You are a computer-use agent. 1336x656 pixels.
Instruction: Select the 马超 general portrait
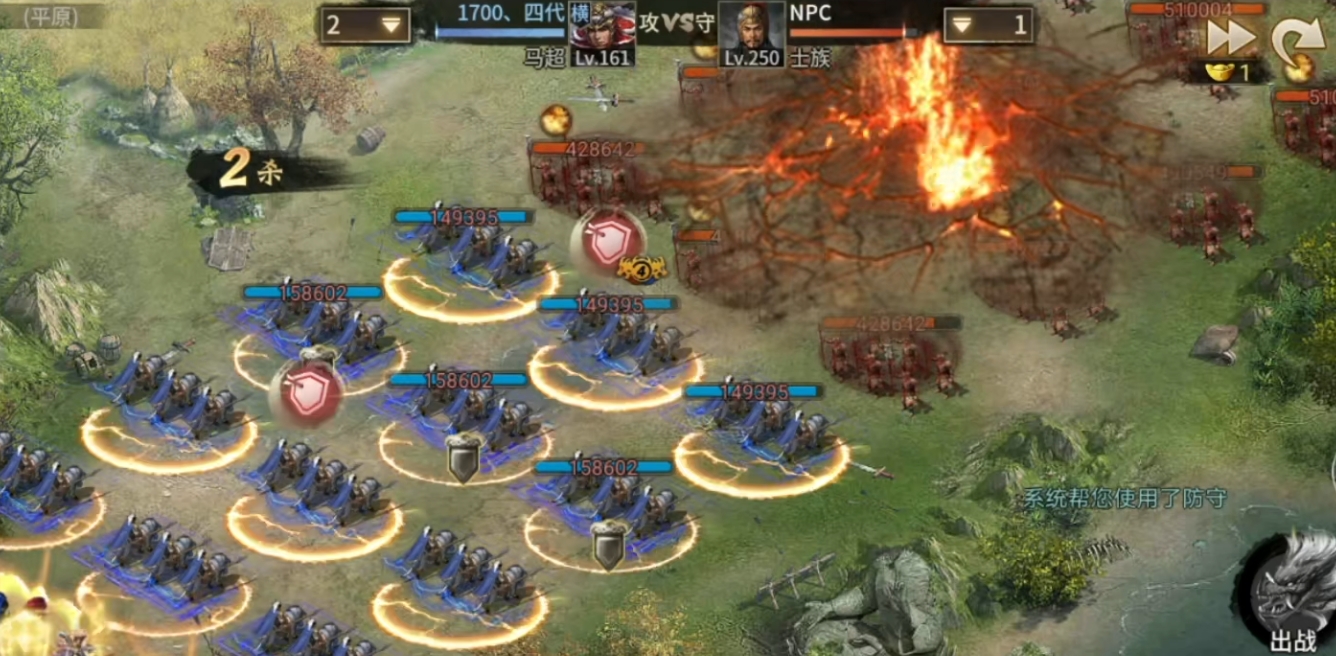pyautogui.click(x=602, y=32)
